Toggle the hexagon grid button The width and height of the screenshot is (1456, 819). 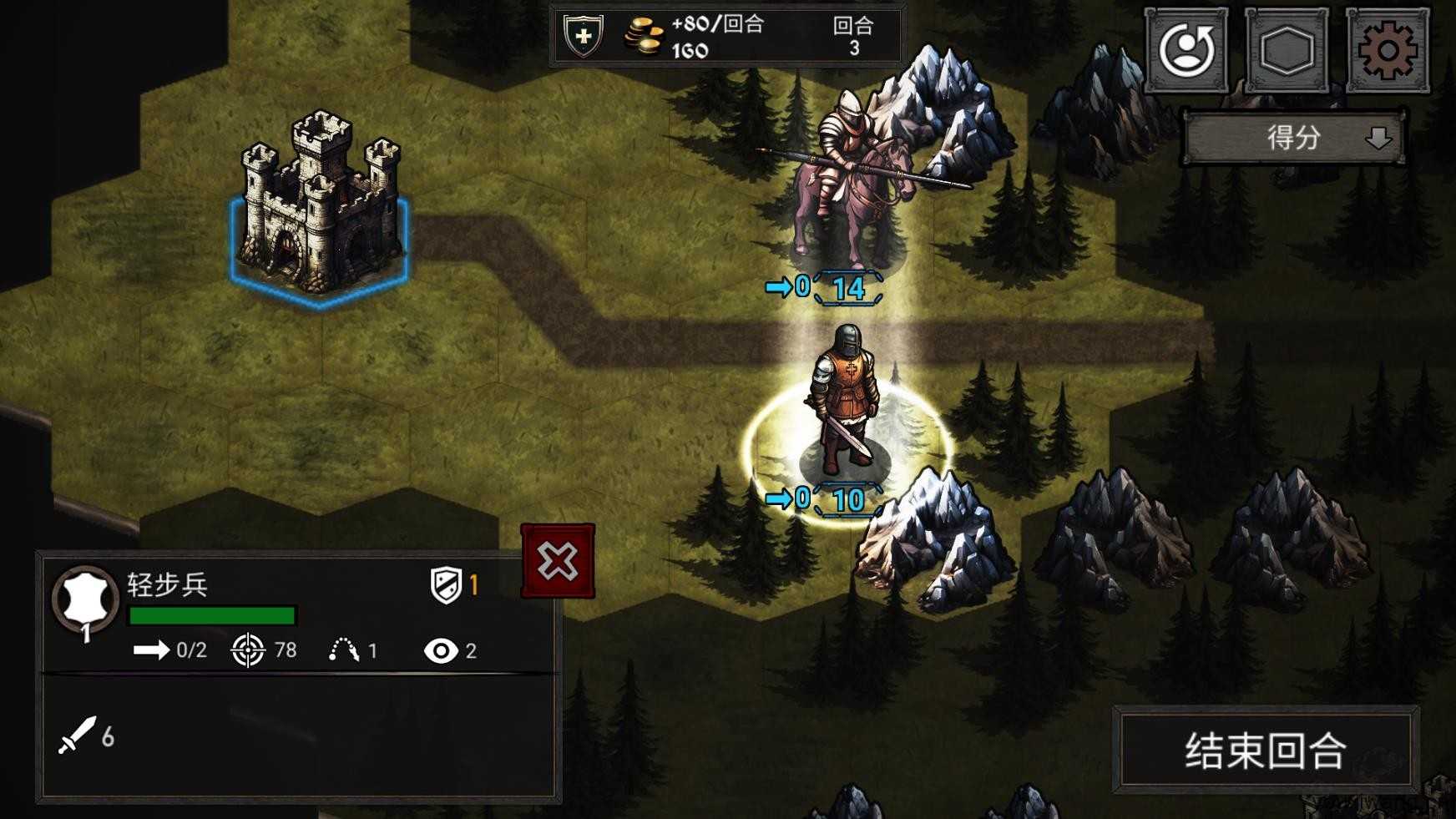pos(1287,51)
